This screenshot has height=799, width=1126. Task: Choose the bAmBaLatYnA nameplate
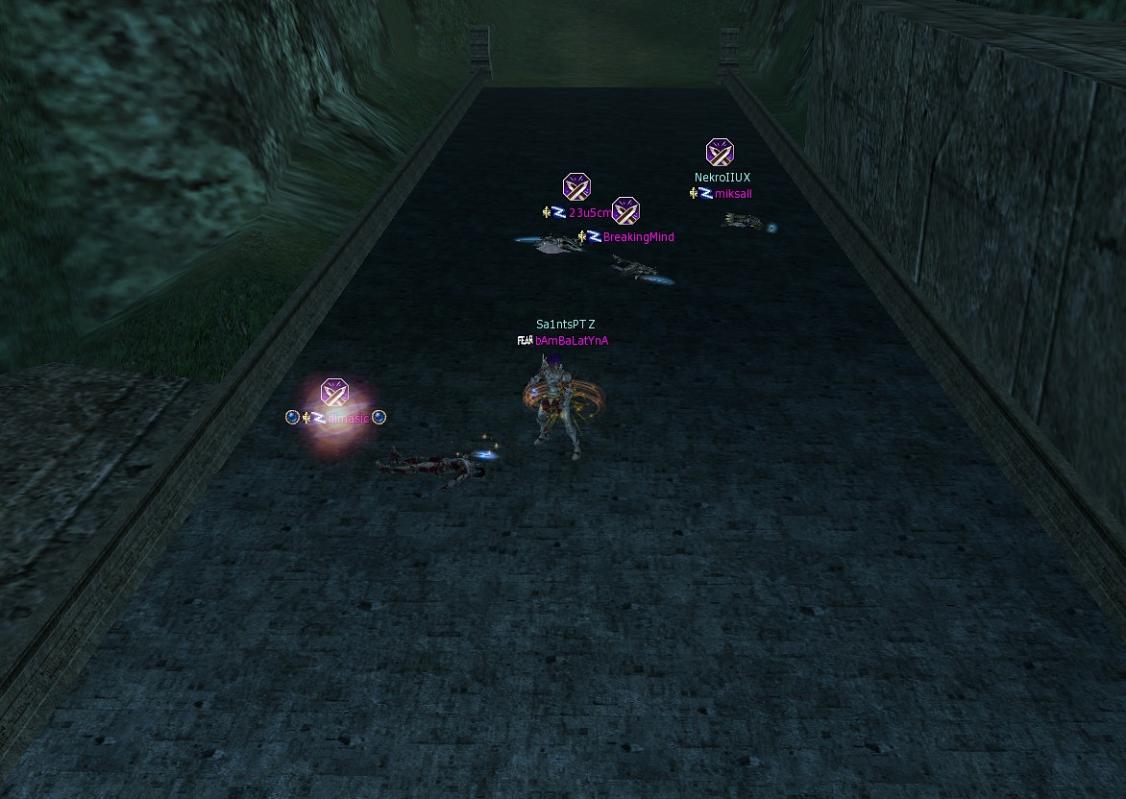coord(571,341)
